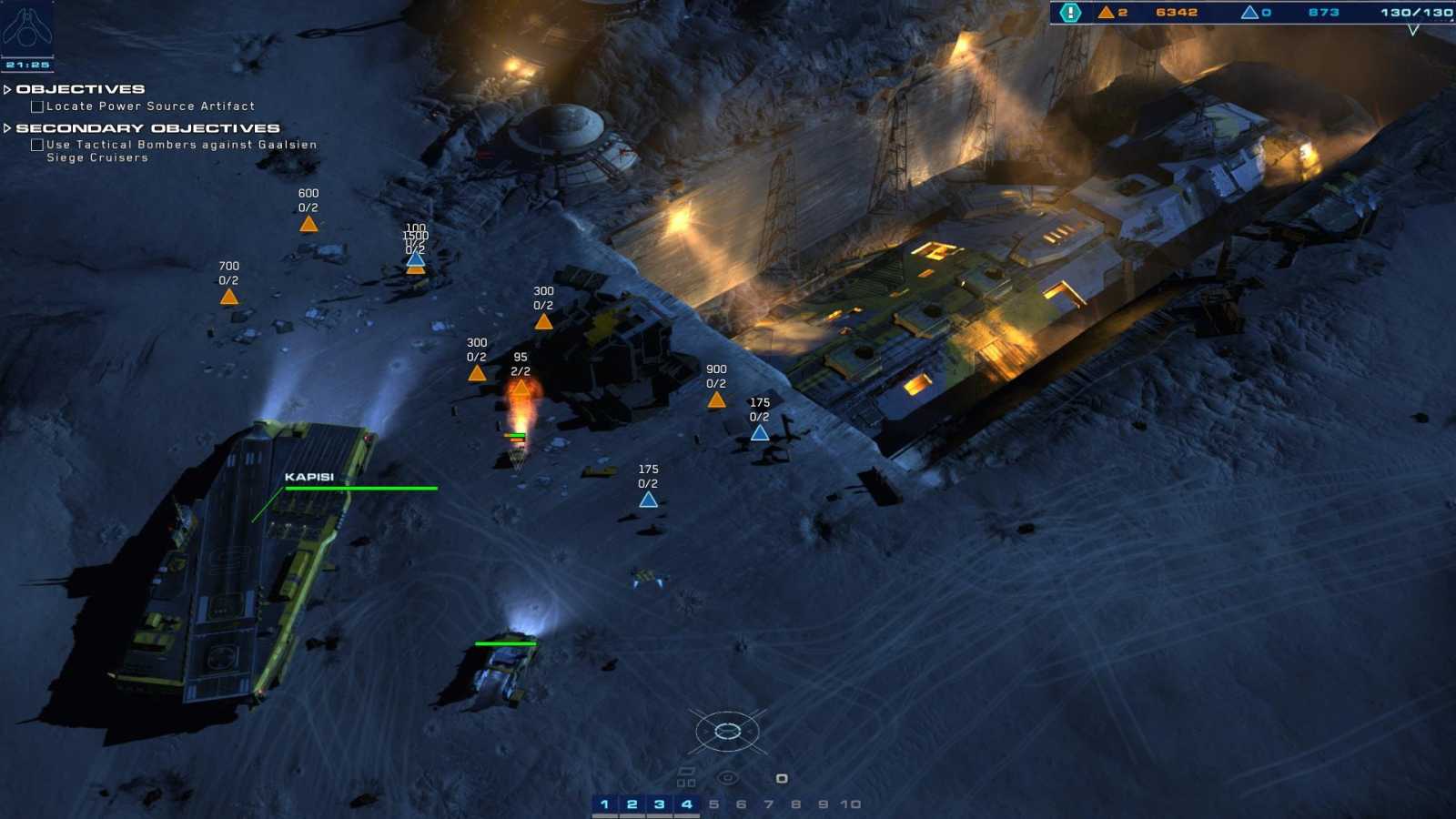The width and height of the screenshot is (1456, 819).
Task: Select the carrier shape icon near the bottom toolbar
Action: [685, 770]
